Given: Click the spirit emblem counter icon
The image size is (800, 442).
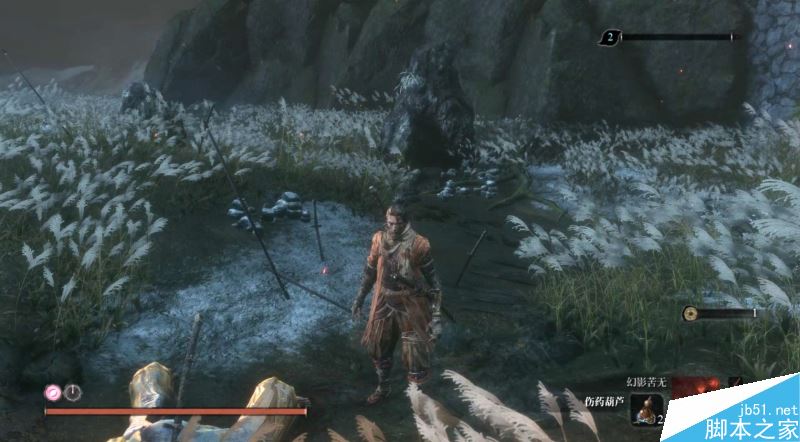Looking at the screenshot, I should click(x=609, y=38).
